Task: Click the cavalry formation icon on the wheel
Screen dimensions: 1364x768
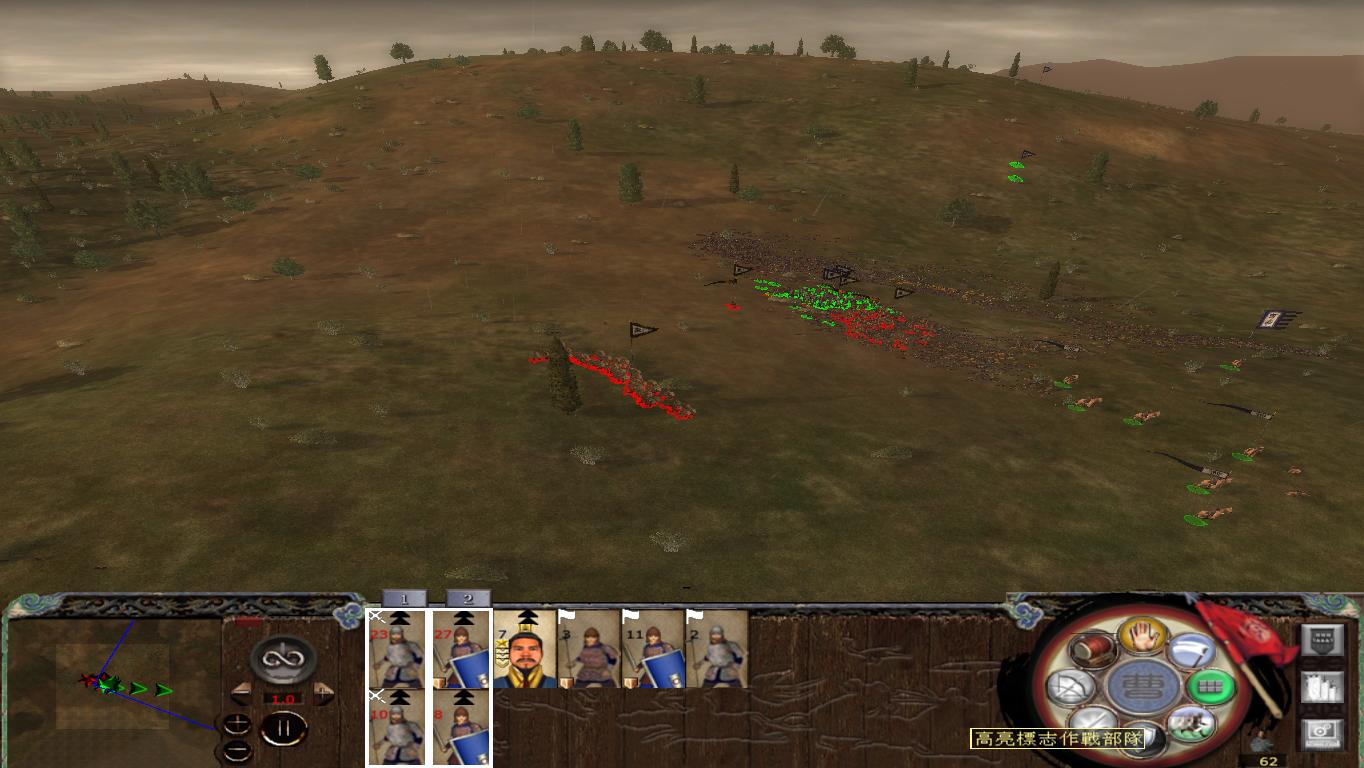Action: (x=1193, y=726)
